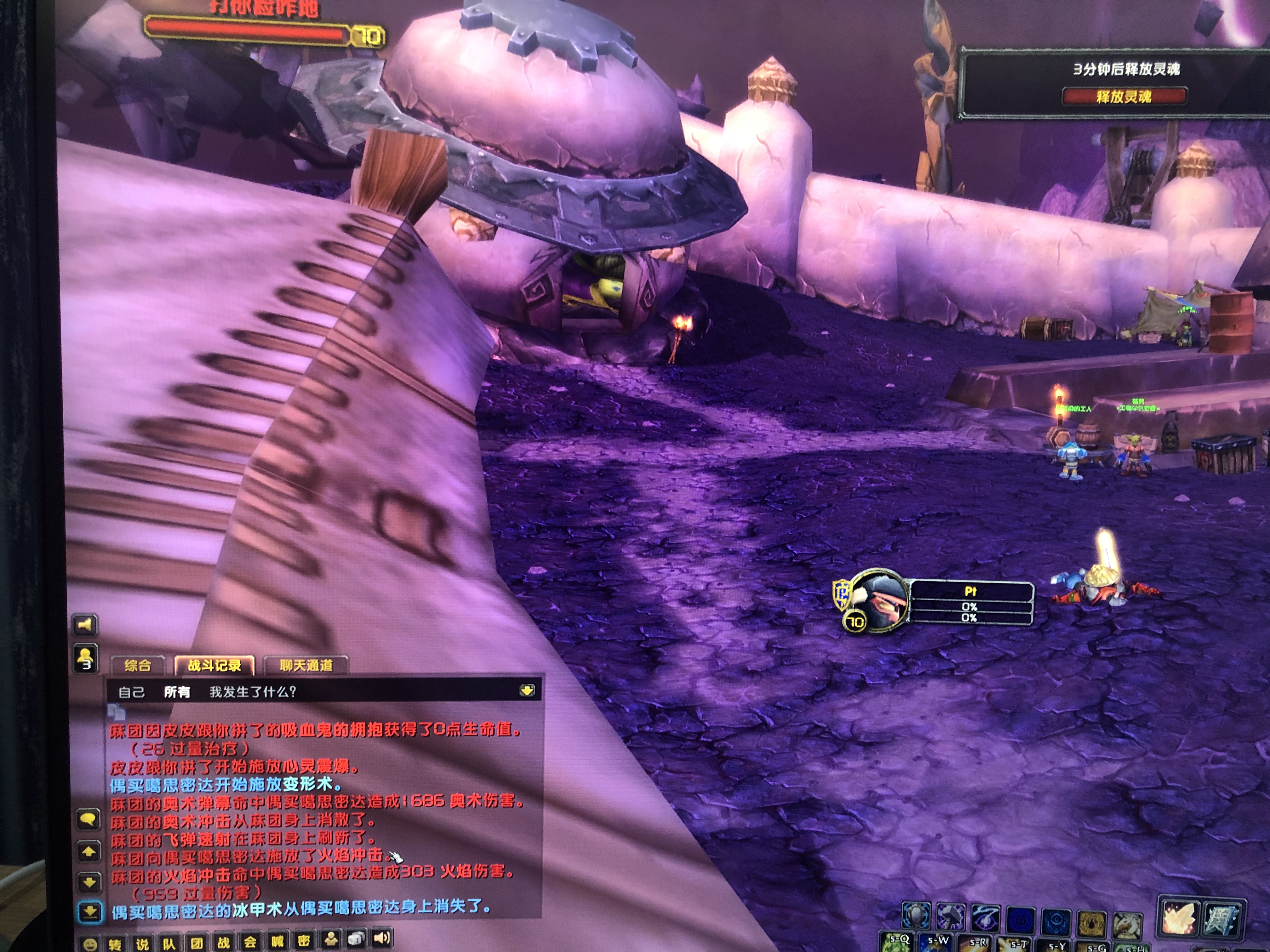Open the 聊天通道 chat channels tab

coord(306,665)
